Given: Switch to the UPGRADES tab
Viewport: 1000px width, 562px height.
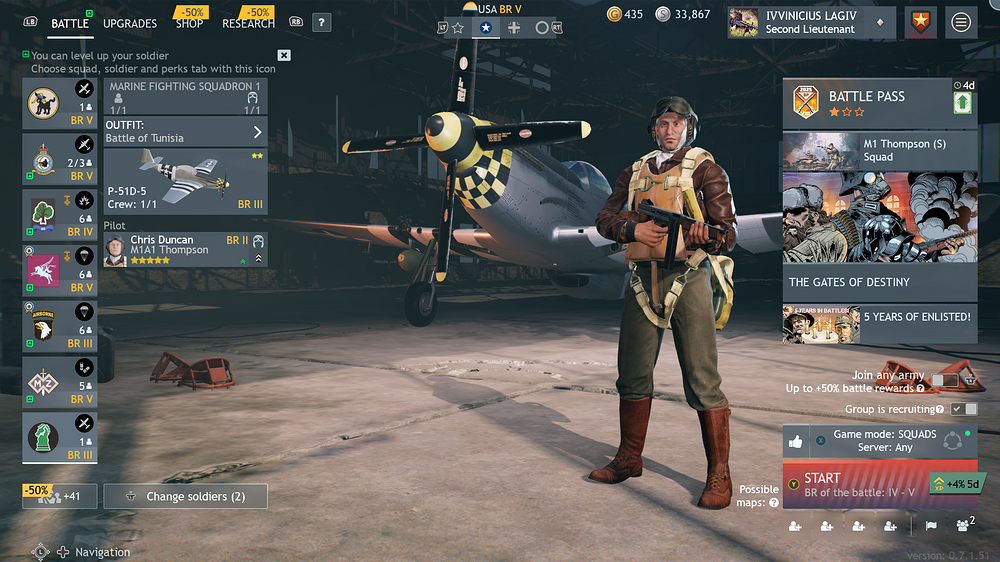Looking at the screenshot, I should (129, 23).
